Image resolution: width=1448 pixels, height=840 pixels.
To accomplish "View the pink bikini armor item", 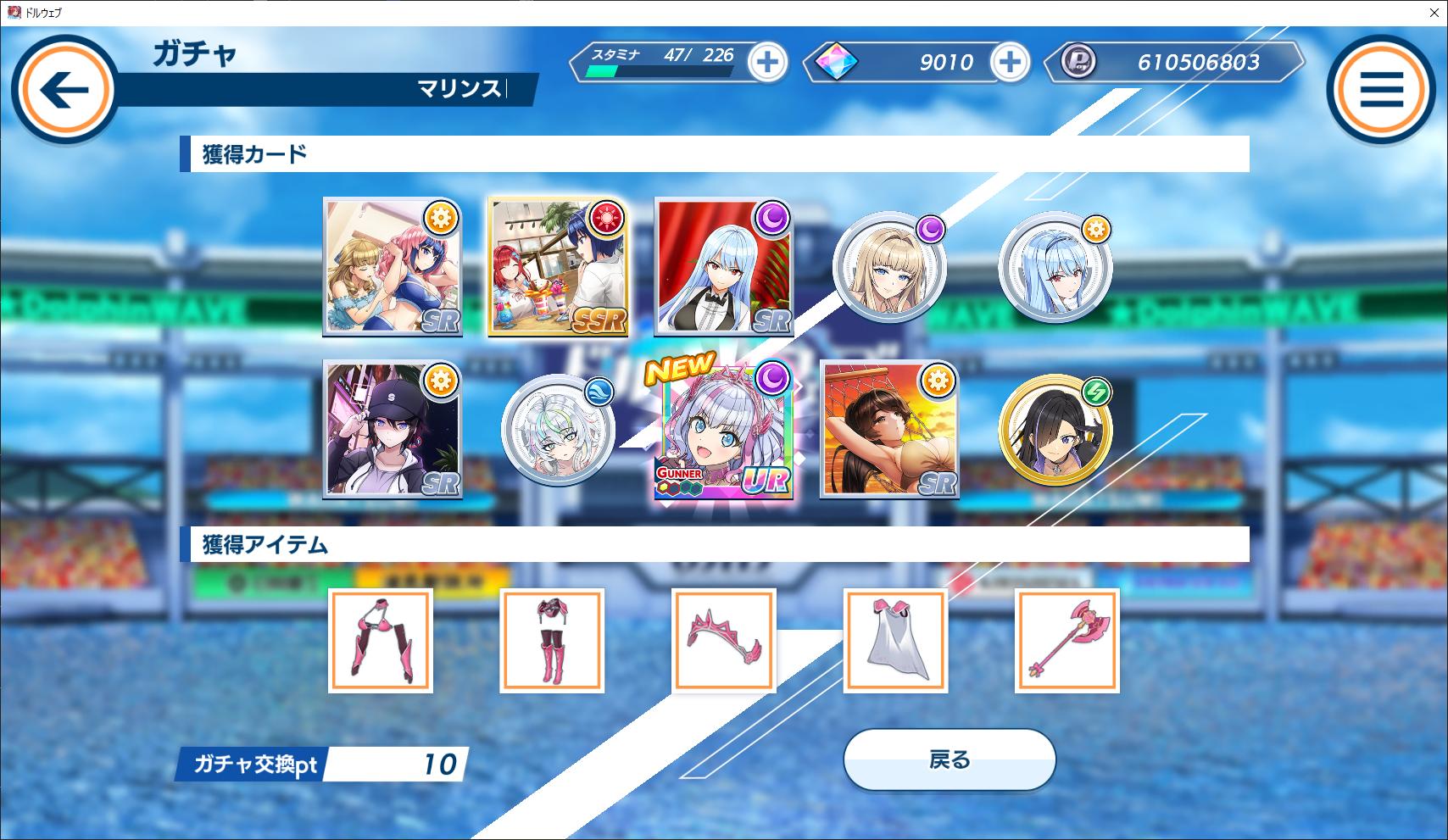I will click(381, 641).
